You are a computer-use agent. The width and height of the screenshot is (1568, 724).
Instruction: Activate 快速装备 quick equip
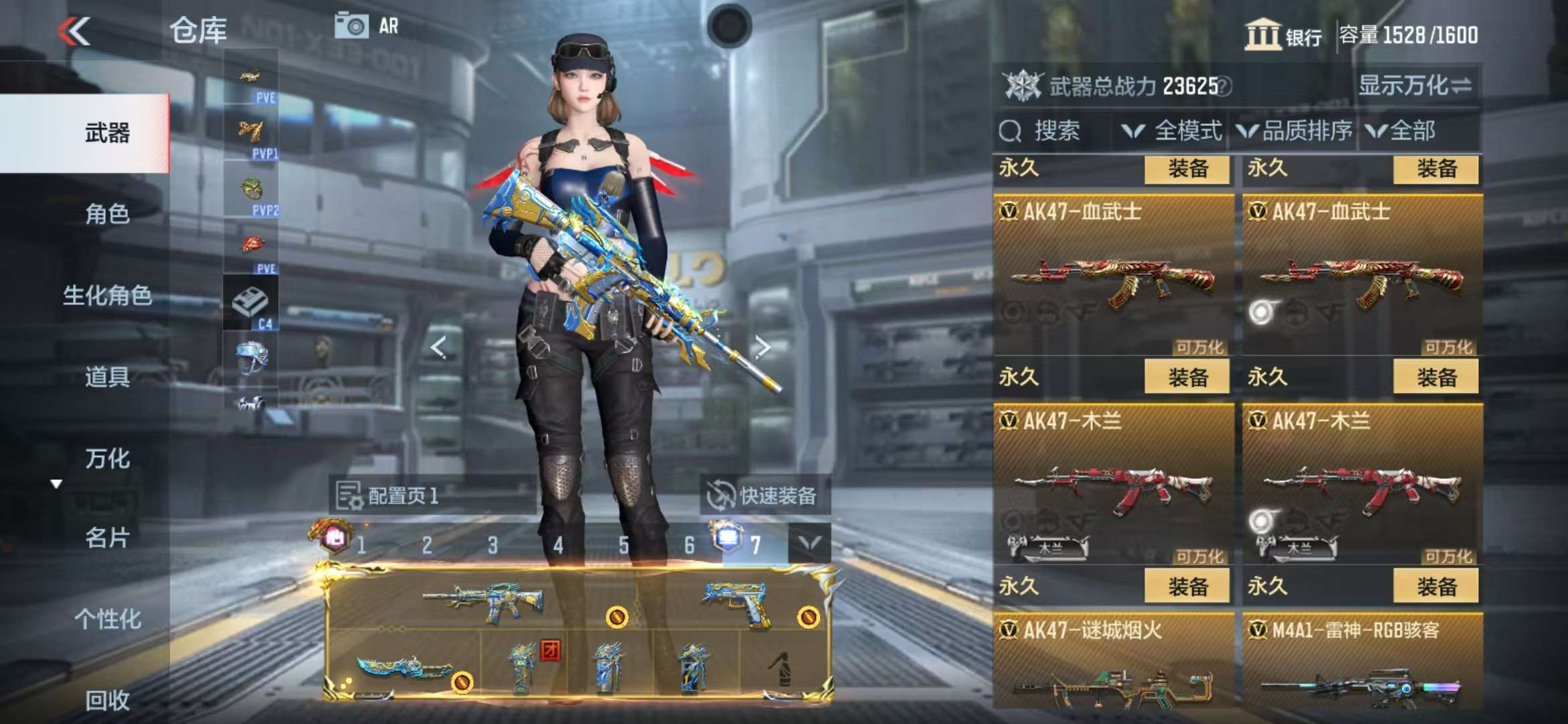[x=764, y=496]
